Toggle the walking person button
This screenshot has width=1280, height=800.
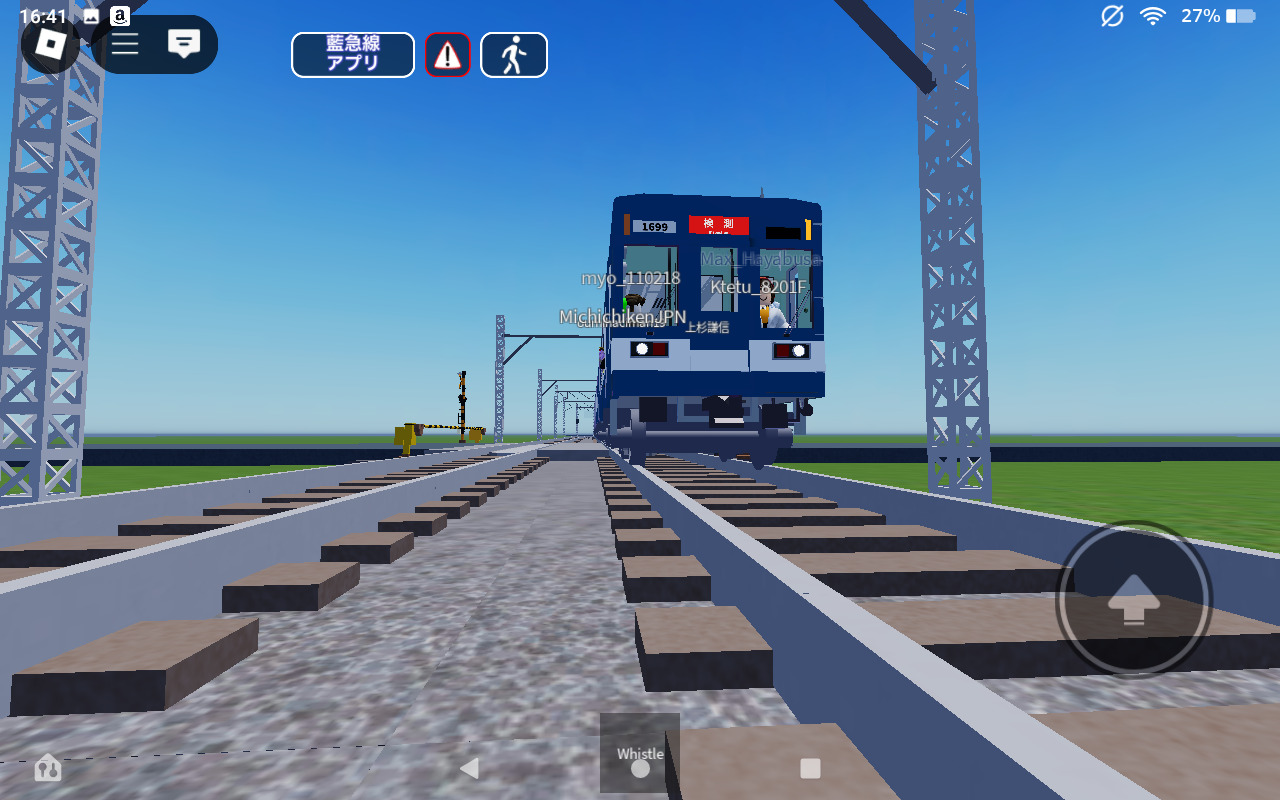(514, 55)
